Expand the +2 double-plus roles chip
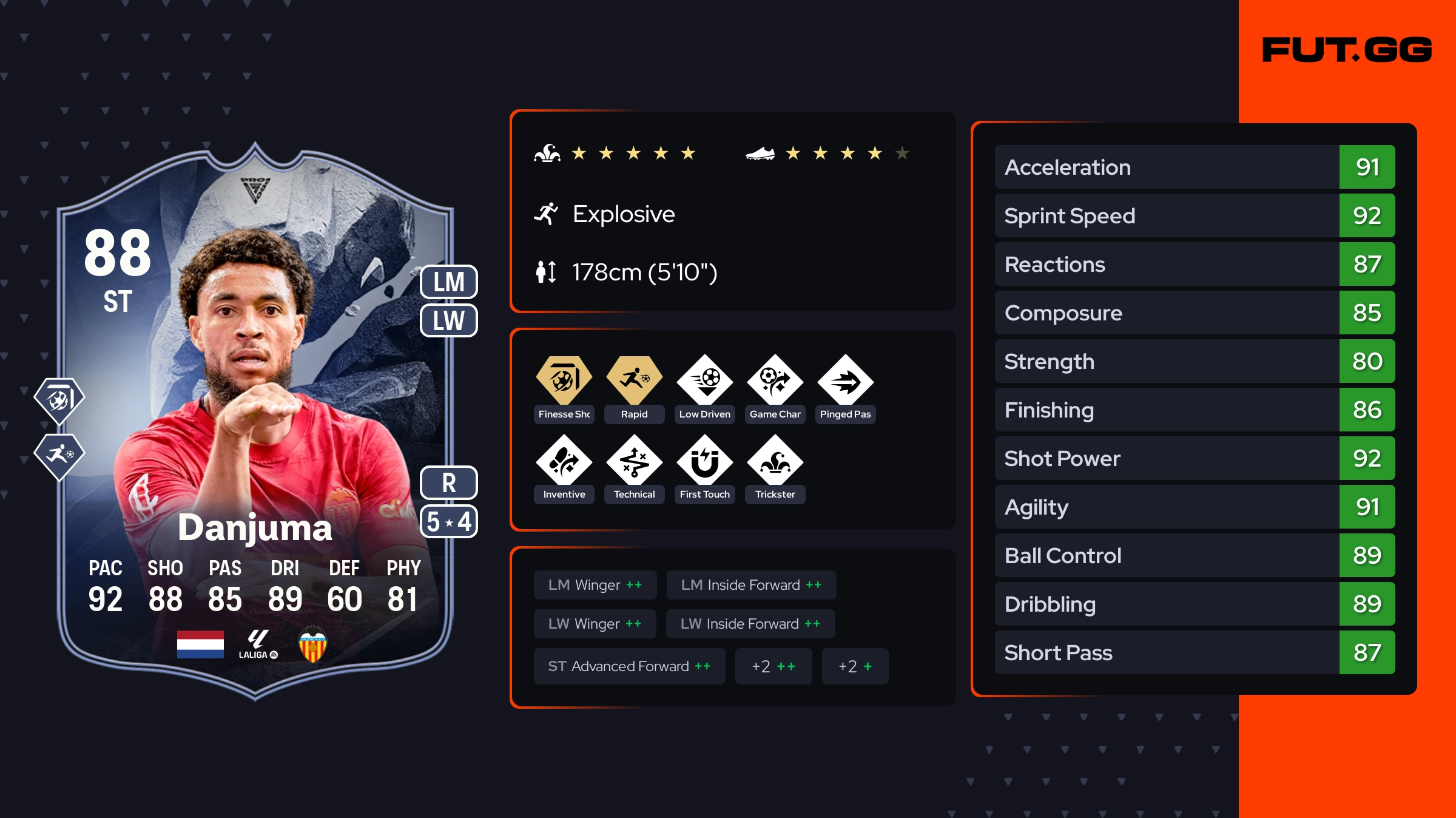 click(x=773, y=666)
